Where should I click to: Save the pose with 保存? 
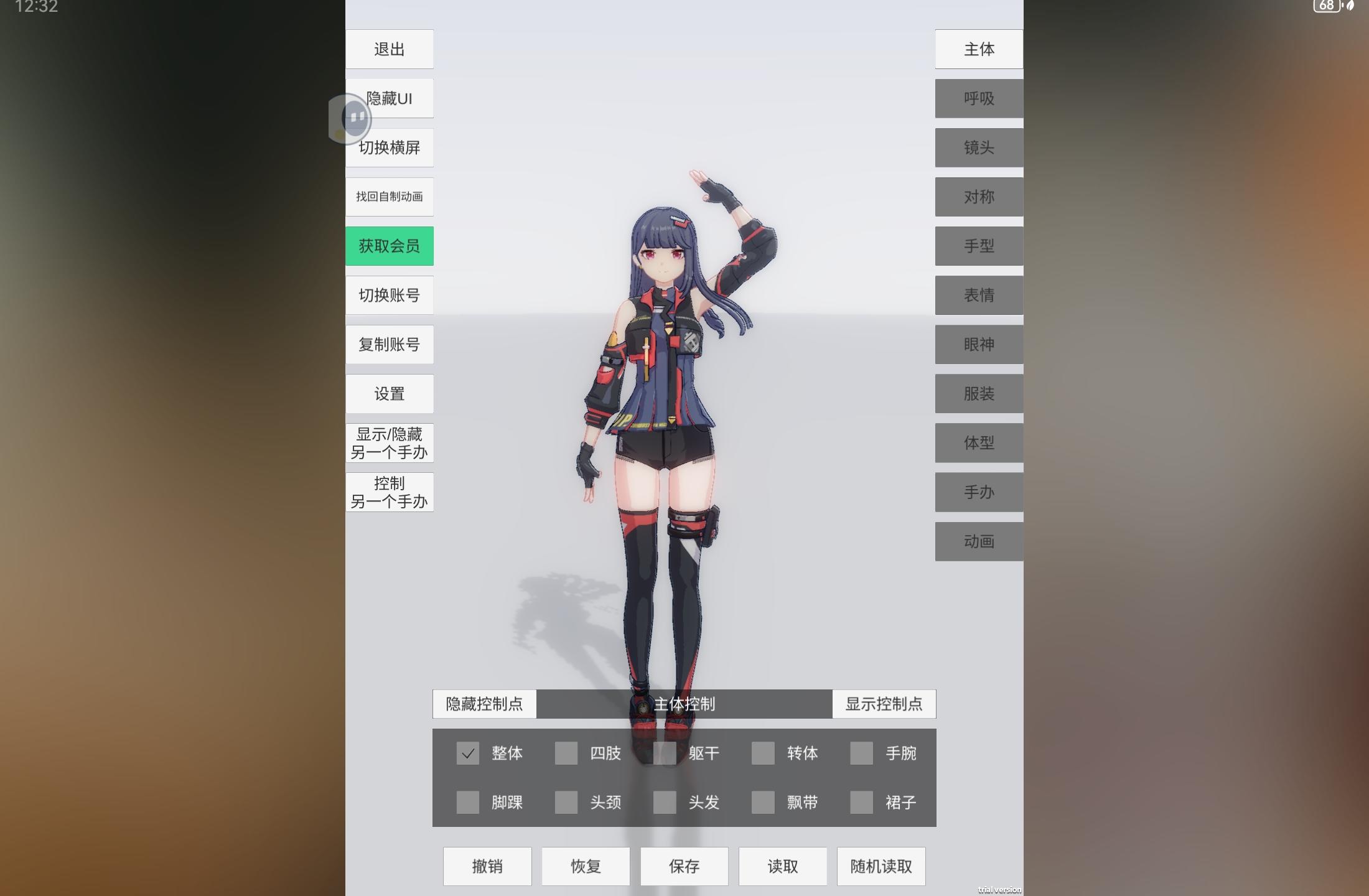(684, 866)
